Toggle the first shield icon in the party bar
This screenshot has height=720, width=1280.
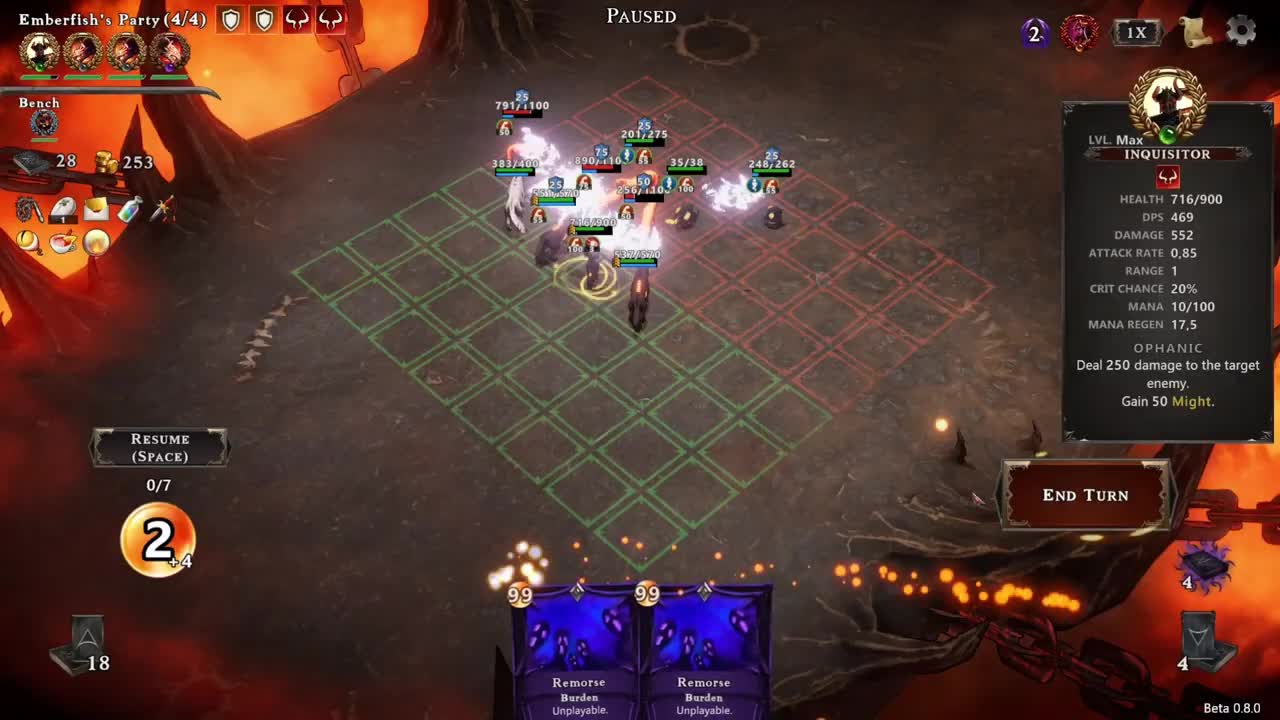tap(231, 20)
